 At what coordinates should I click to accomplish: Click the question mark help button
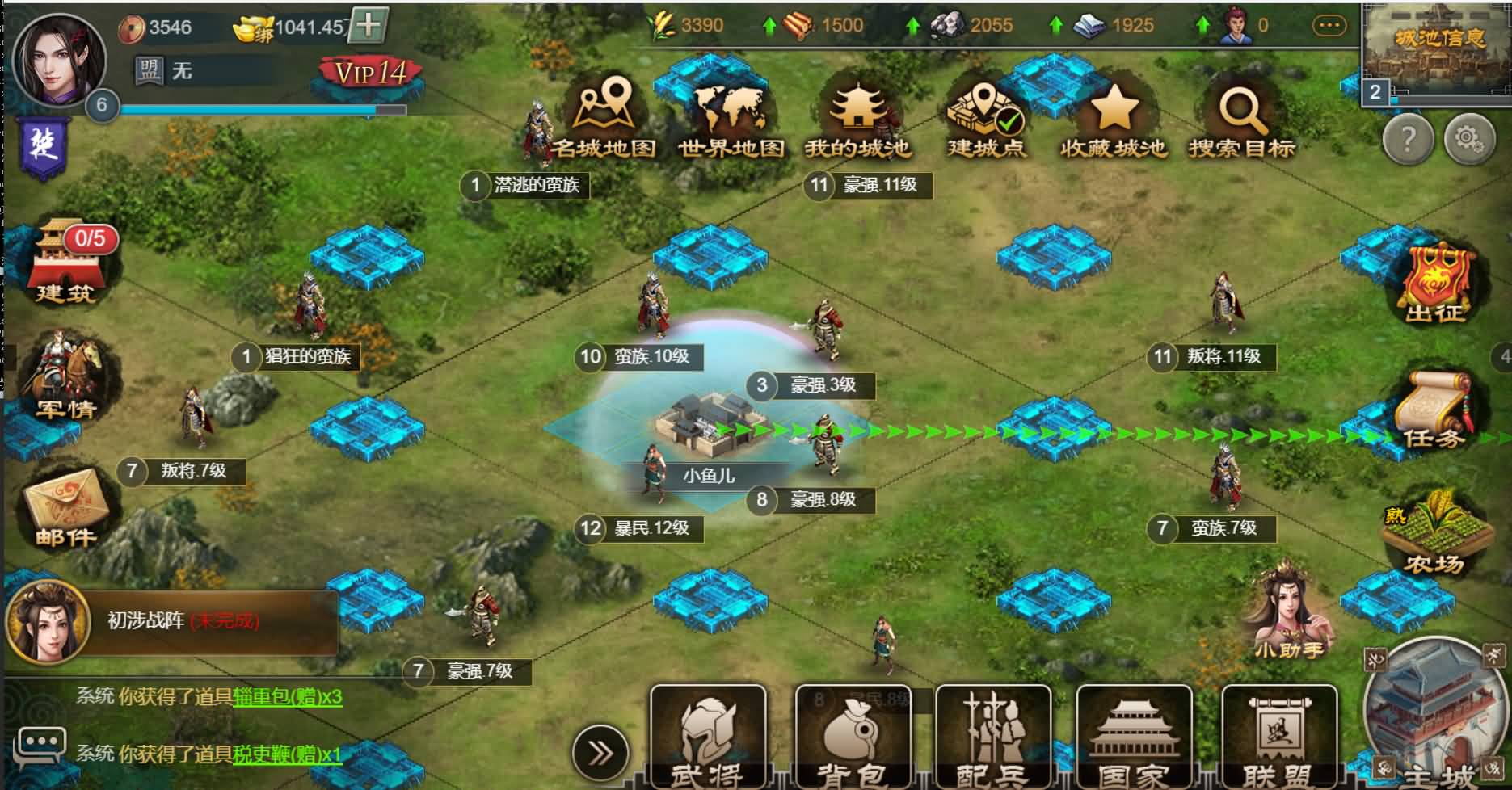click(1408, 141)
